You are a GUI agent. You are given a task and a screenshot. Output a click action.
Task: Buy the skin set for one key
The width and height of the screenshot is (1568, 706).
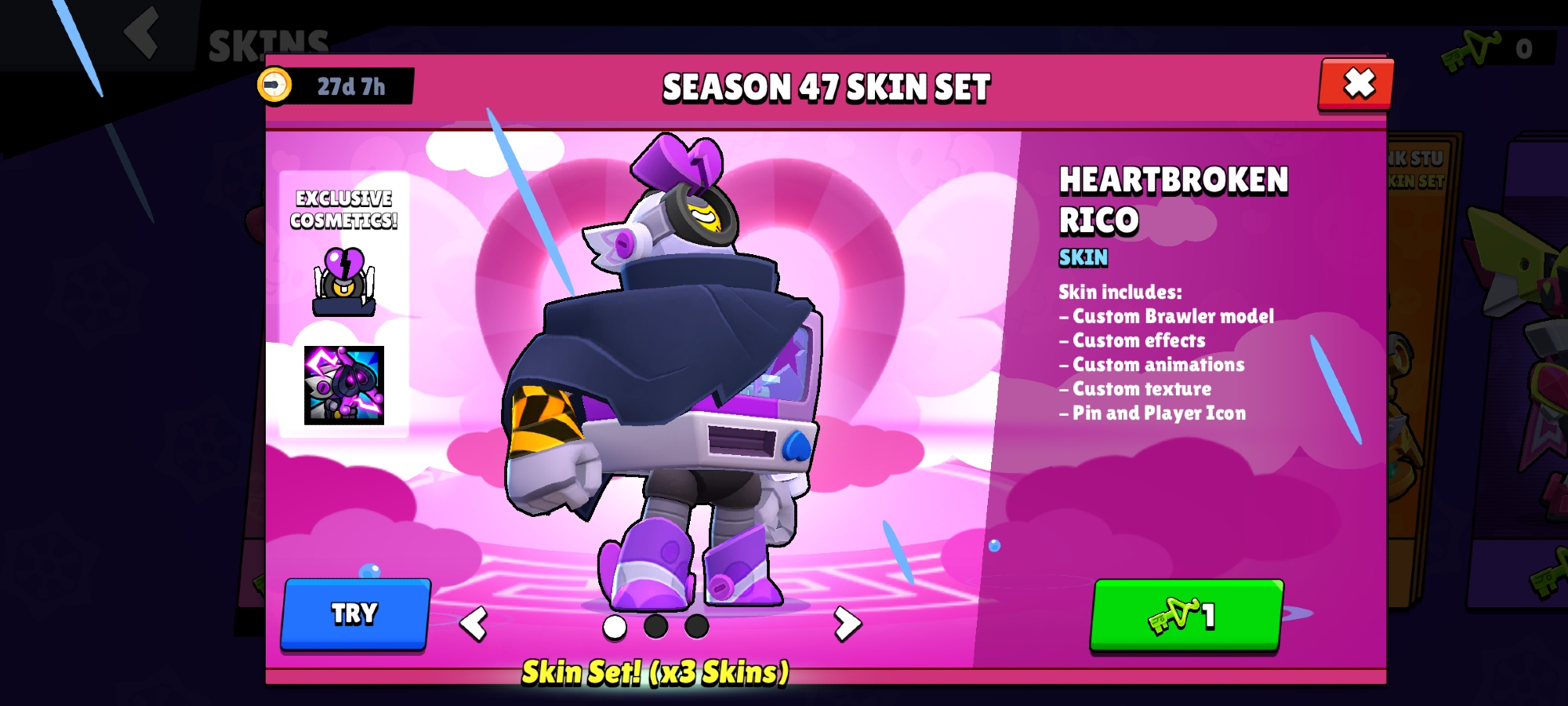[x=1186, y=615]
